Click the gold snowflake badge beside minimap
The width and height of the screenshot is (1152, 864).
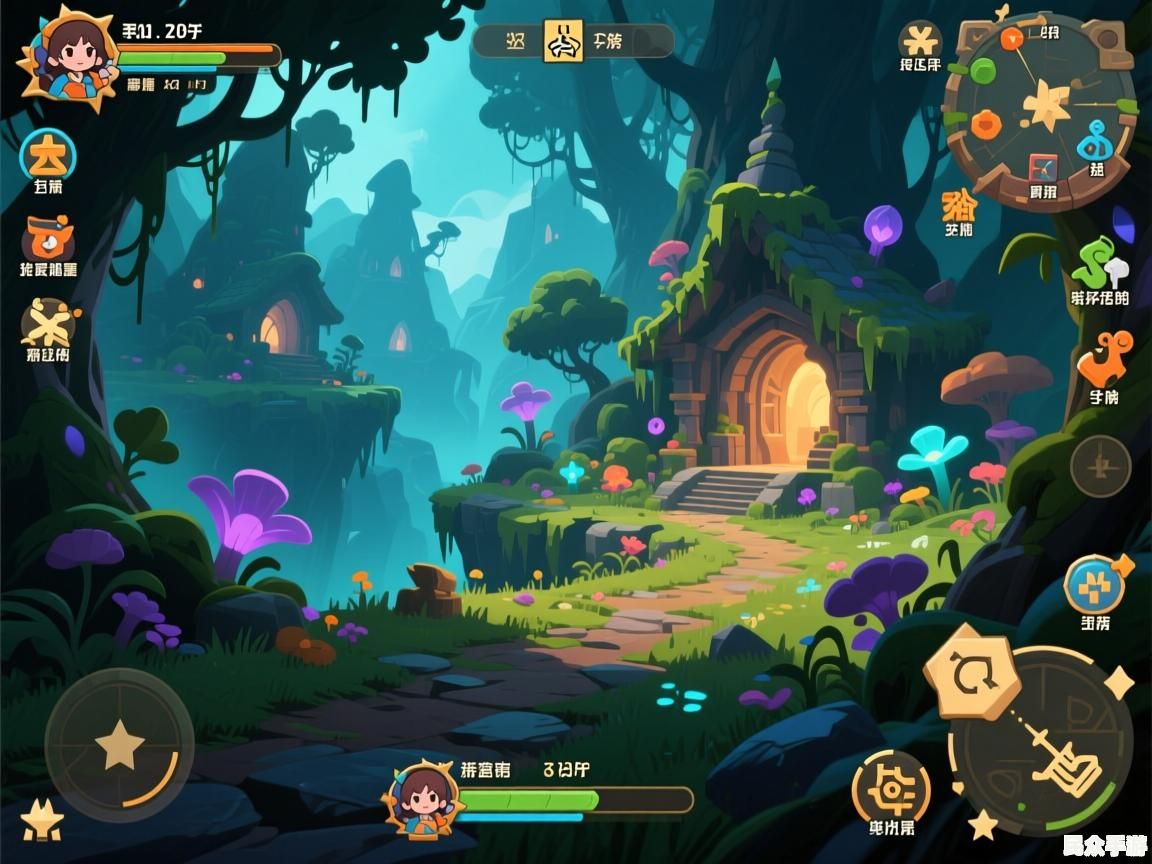click(x=920, y=41)
